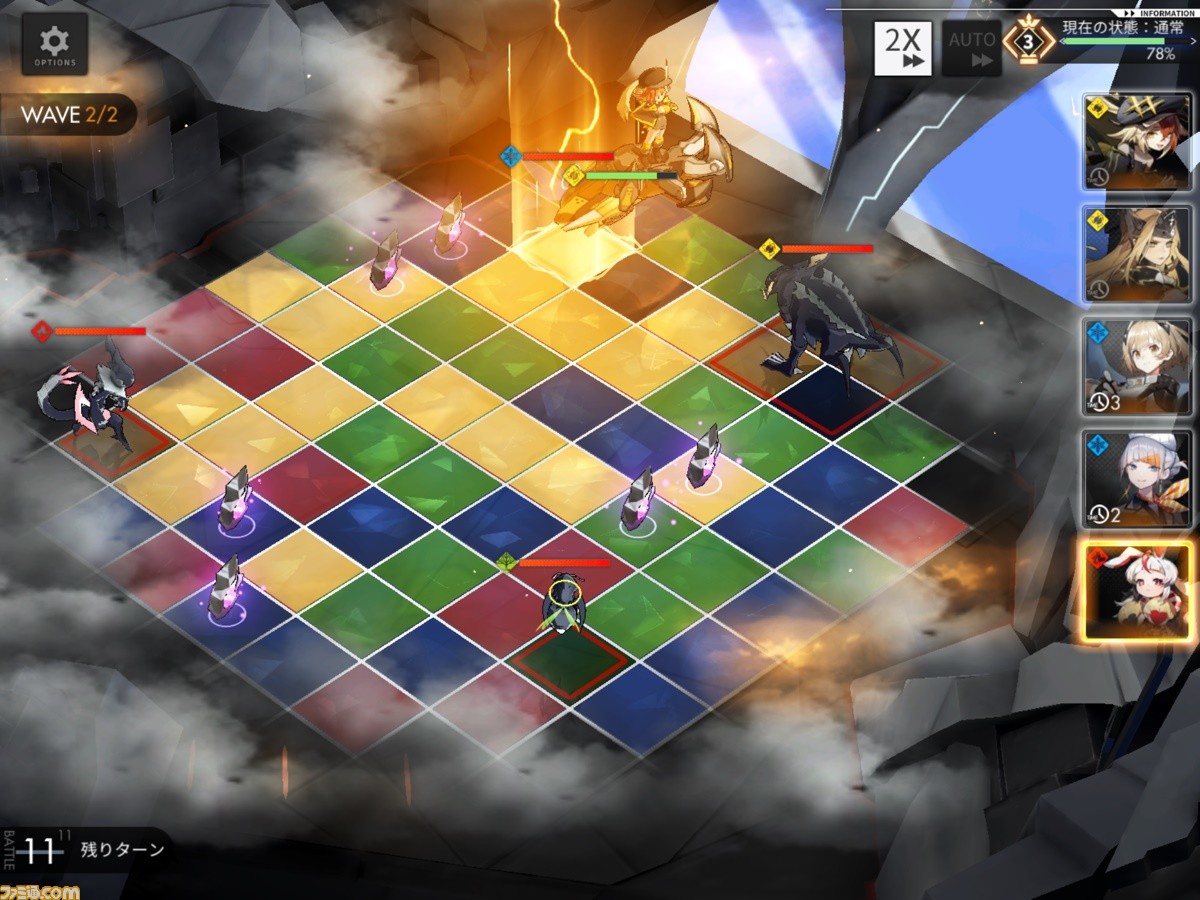1200x900 pixels.
Task: Pick the short-haired blonde portrait with cooldown 3
Action: 1139,367
